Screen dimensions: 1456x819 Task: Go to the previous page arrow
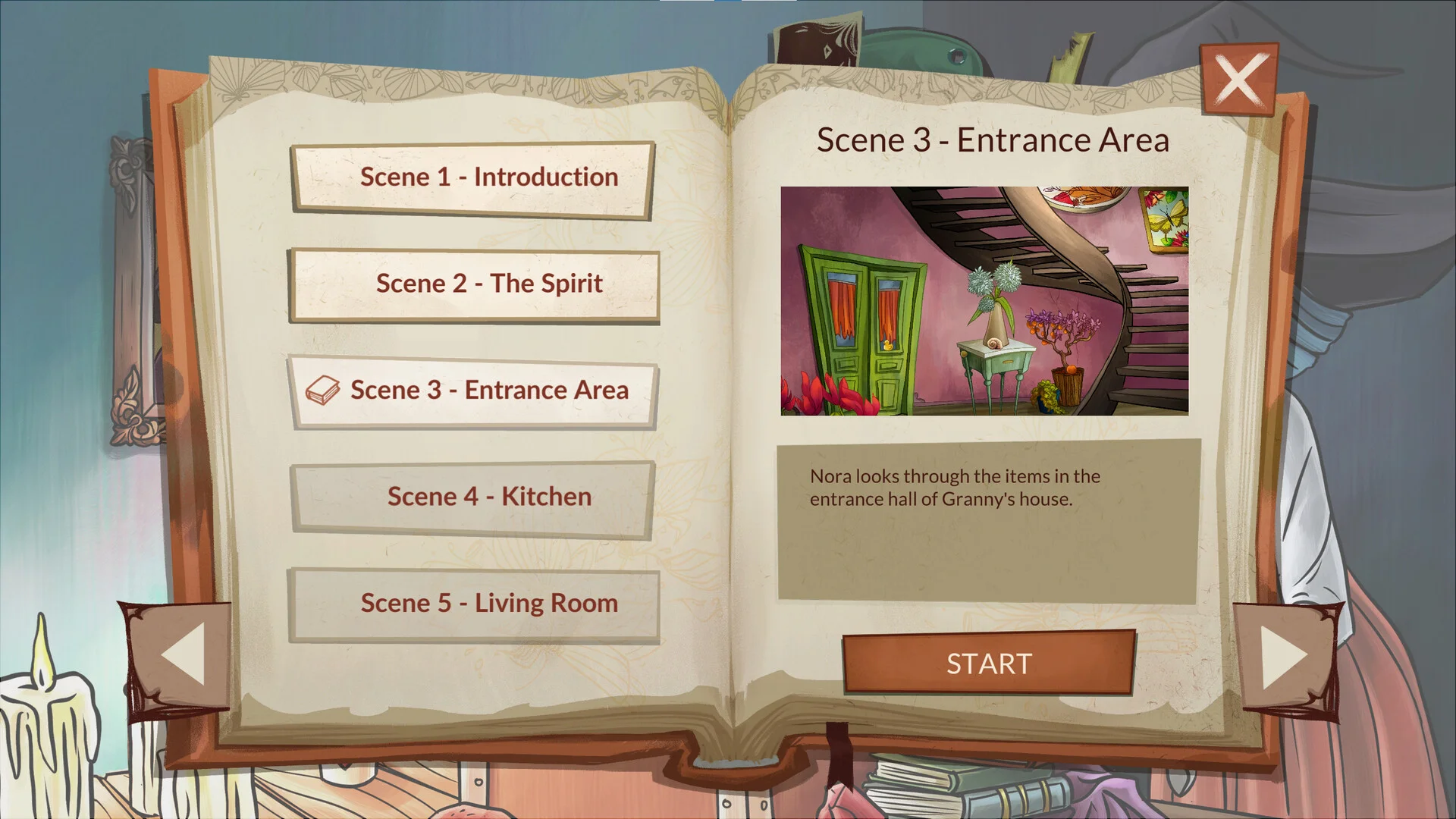(182, 654)
